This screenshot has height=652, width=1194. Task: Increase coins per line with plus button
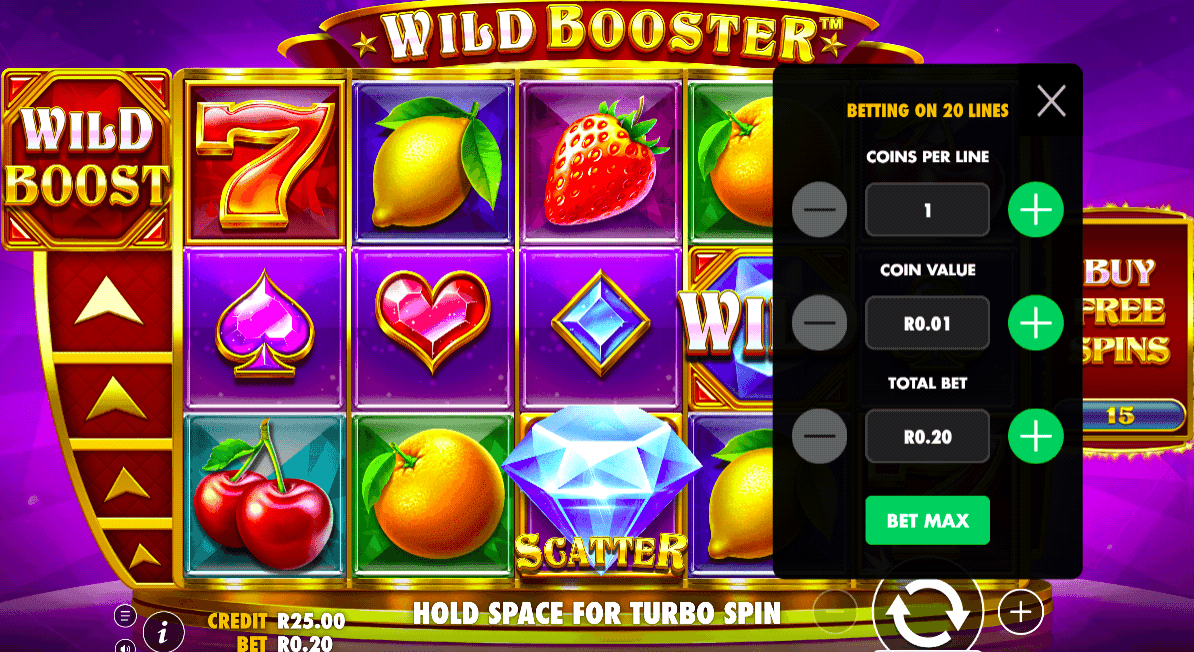[1035, 210]
